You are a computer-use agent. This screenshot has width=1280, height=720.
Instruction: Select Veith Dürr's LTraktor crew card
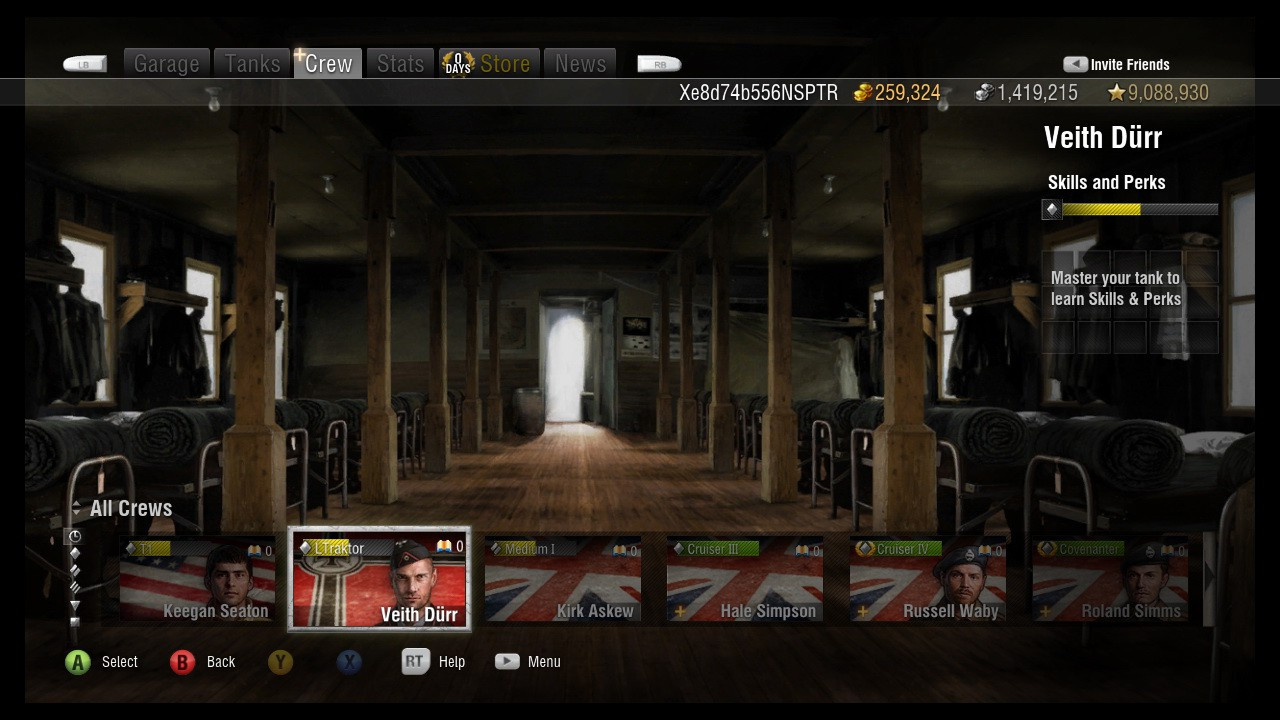tap(379, 581)
